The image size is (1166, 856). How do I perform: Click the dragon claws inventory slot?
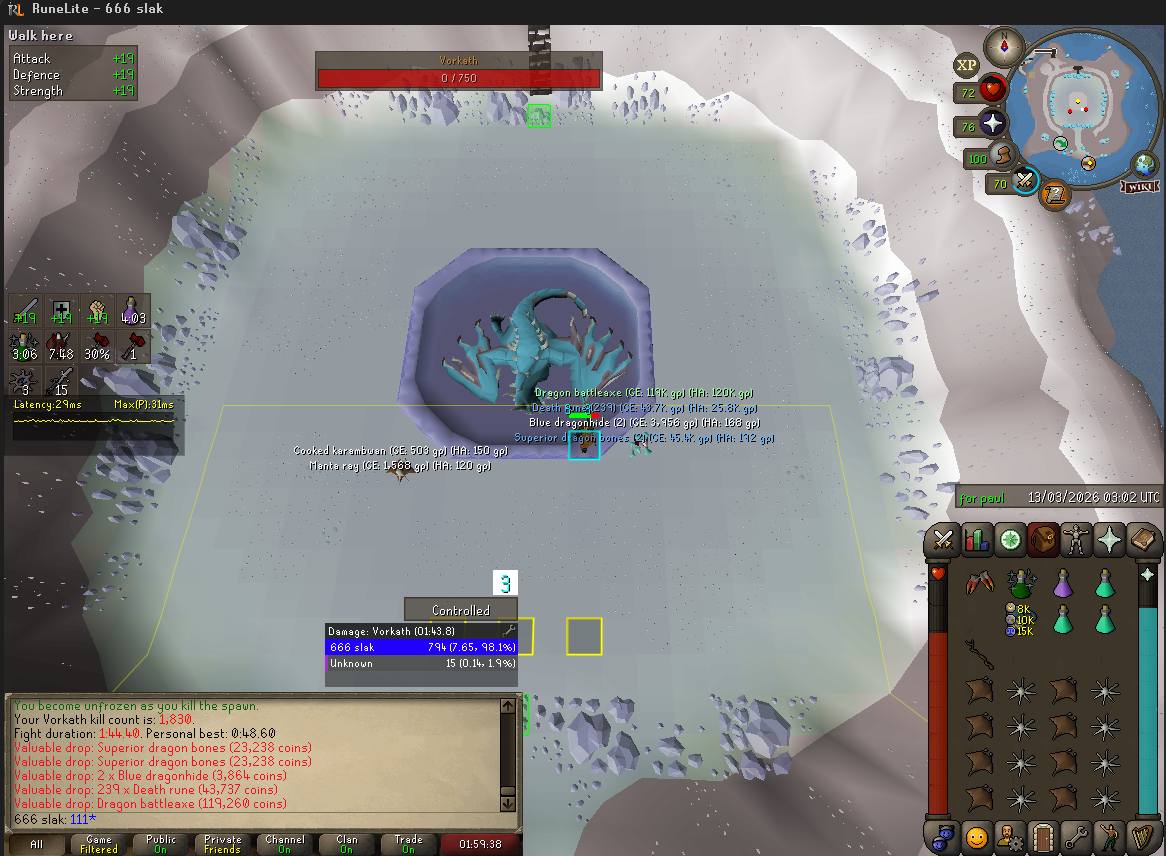click(979, 584)
